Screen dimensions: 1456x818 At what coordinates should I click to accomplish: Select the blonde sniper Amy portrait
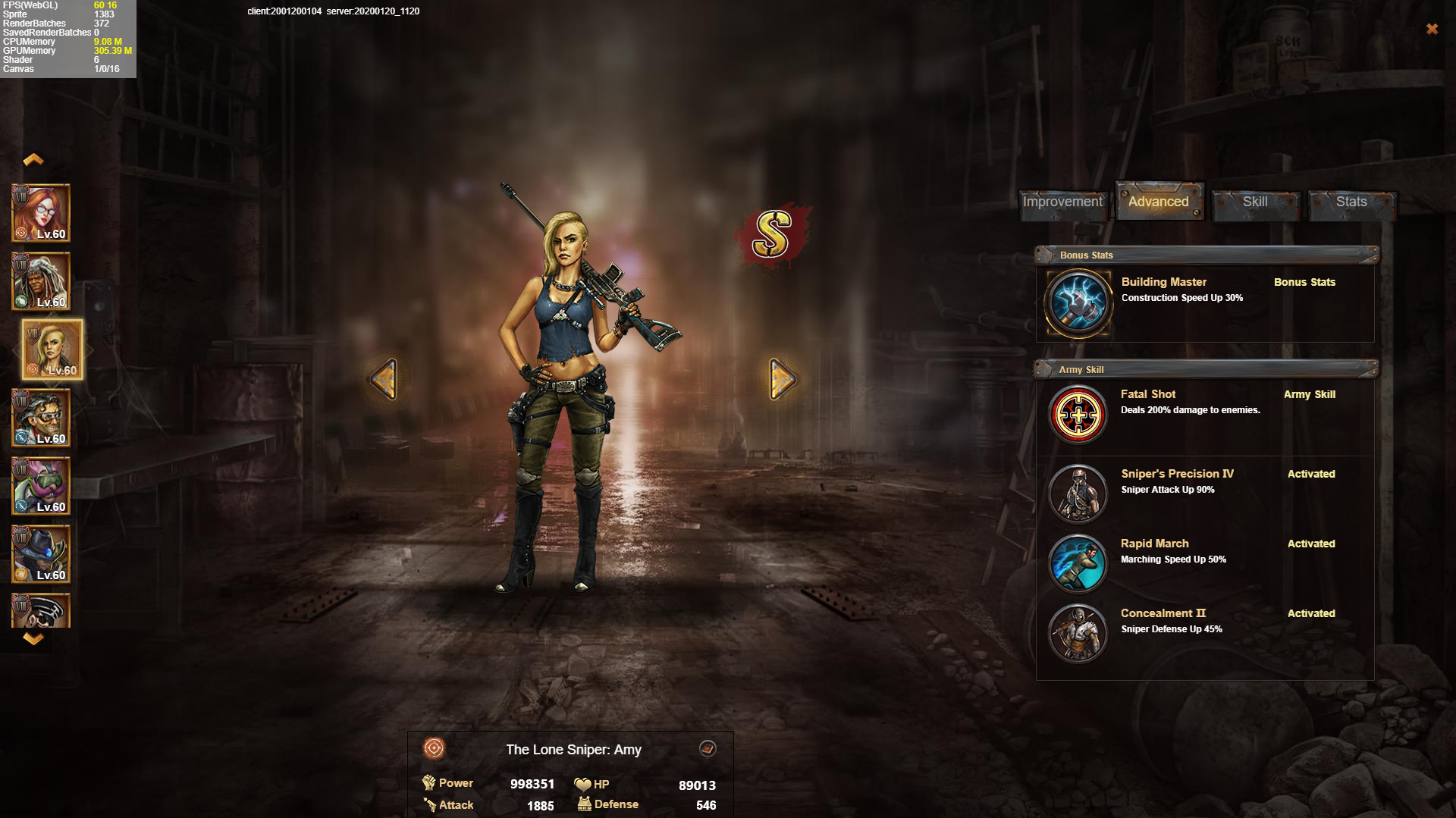click(x=52, y=350)
